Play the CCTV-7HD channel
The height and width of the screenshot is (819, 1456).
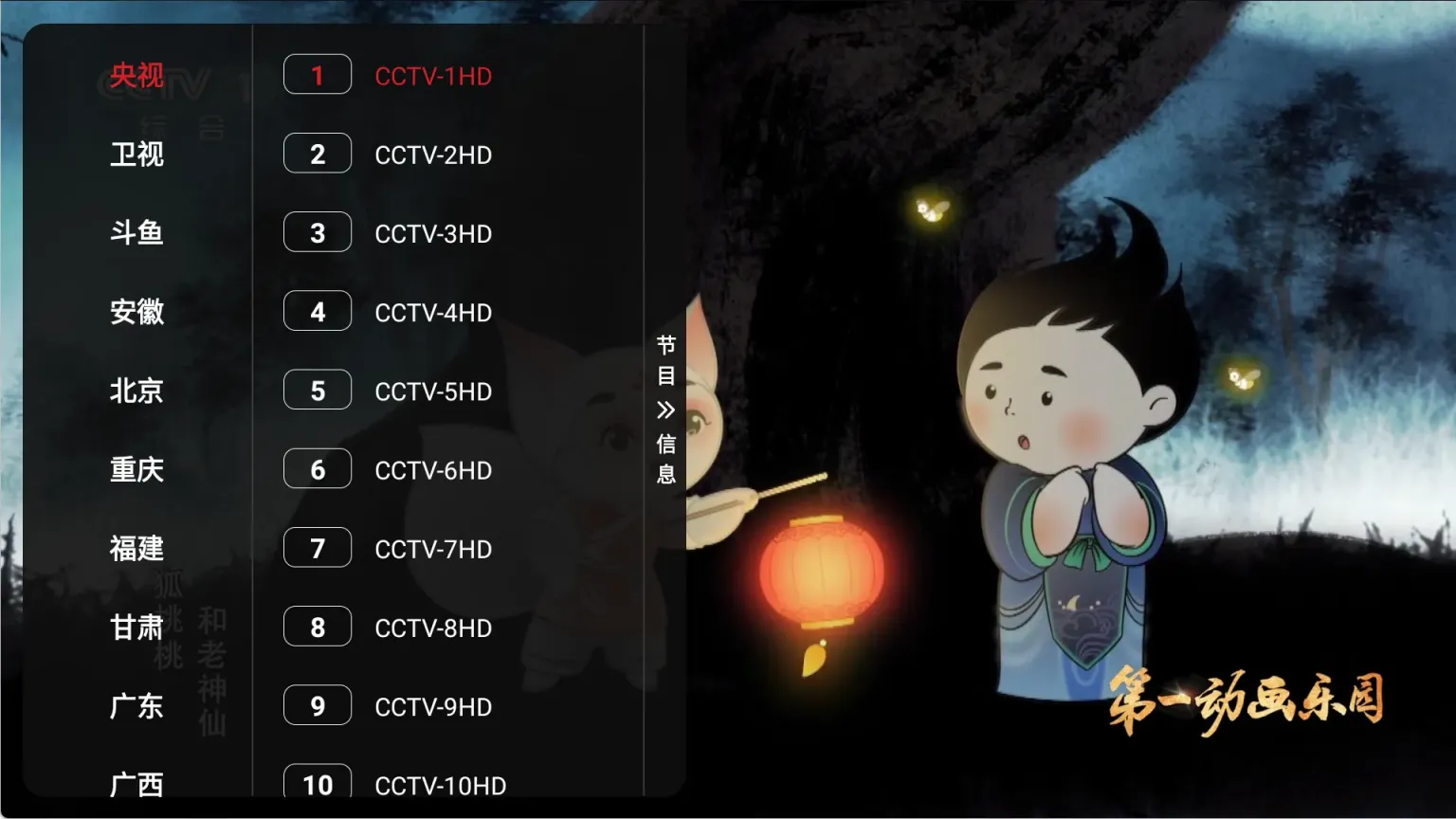coord(434,548)
